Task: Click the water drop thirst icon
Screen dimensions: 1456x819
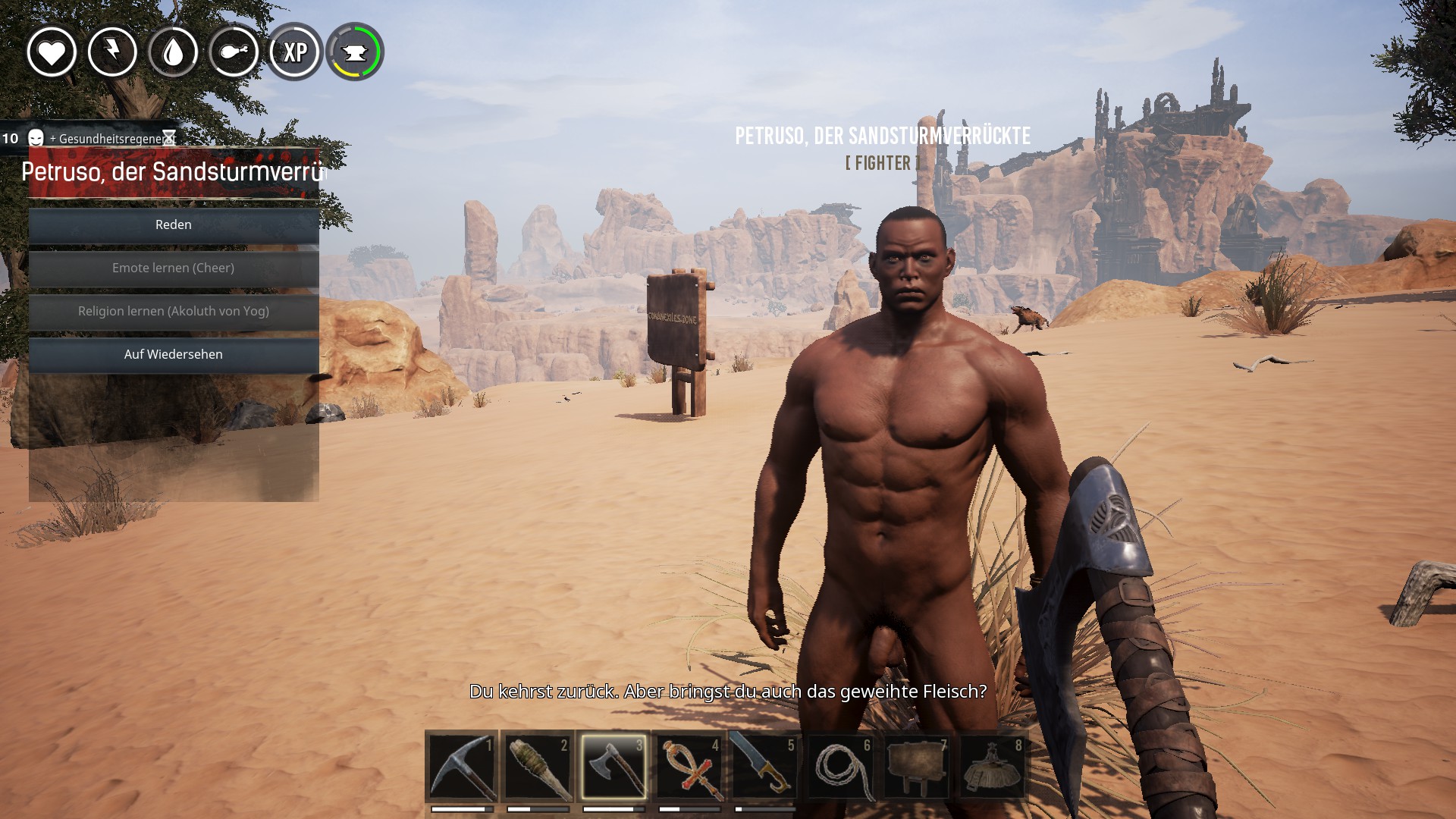Action: click(x=173, y=52)
